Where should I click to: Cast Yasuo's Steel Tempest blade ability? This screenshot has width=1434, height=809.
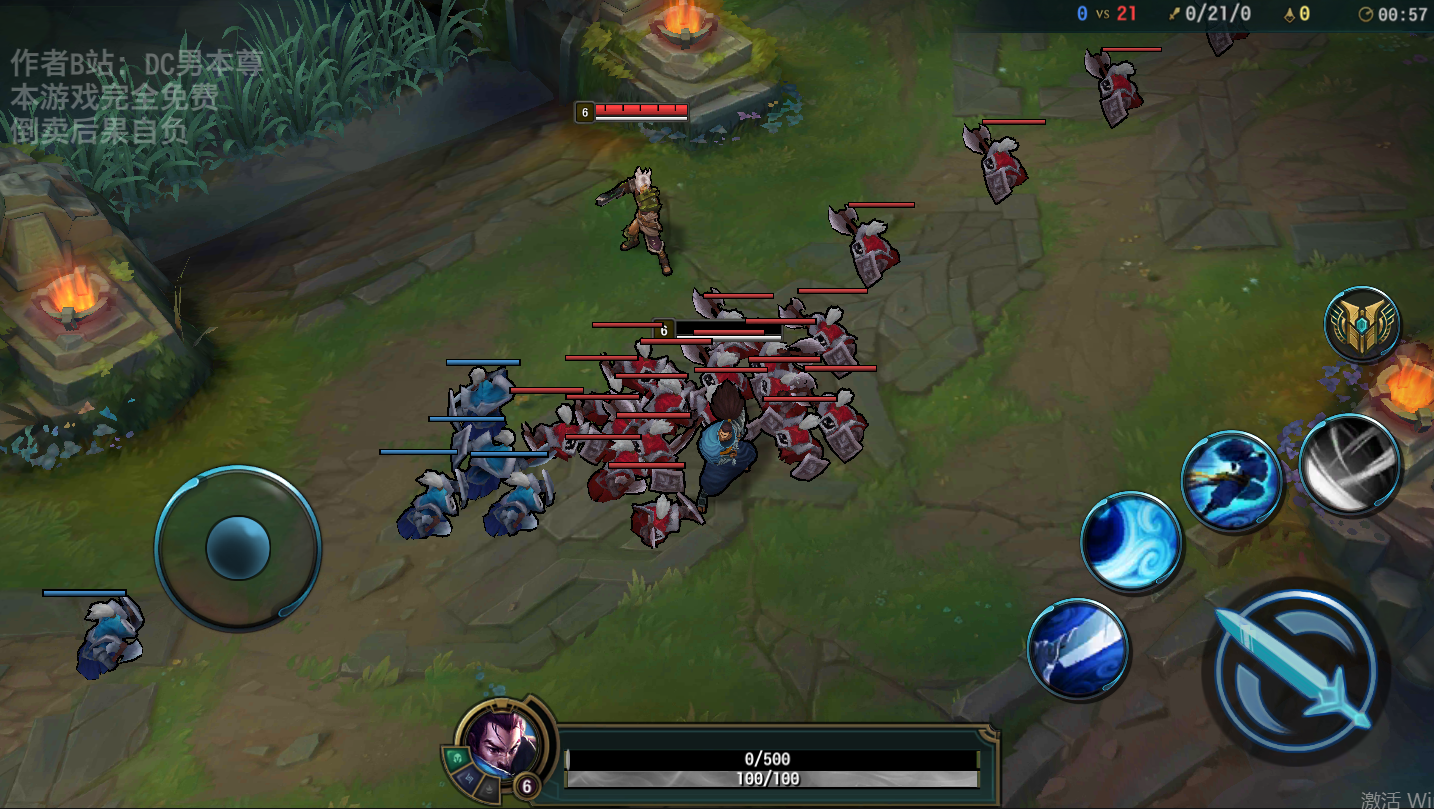tap(1078, 648)
